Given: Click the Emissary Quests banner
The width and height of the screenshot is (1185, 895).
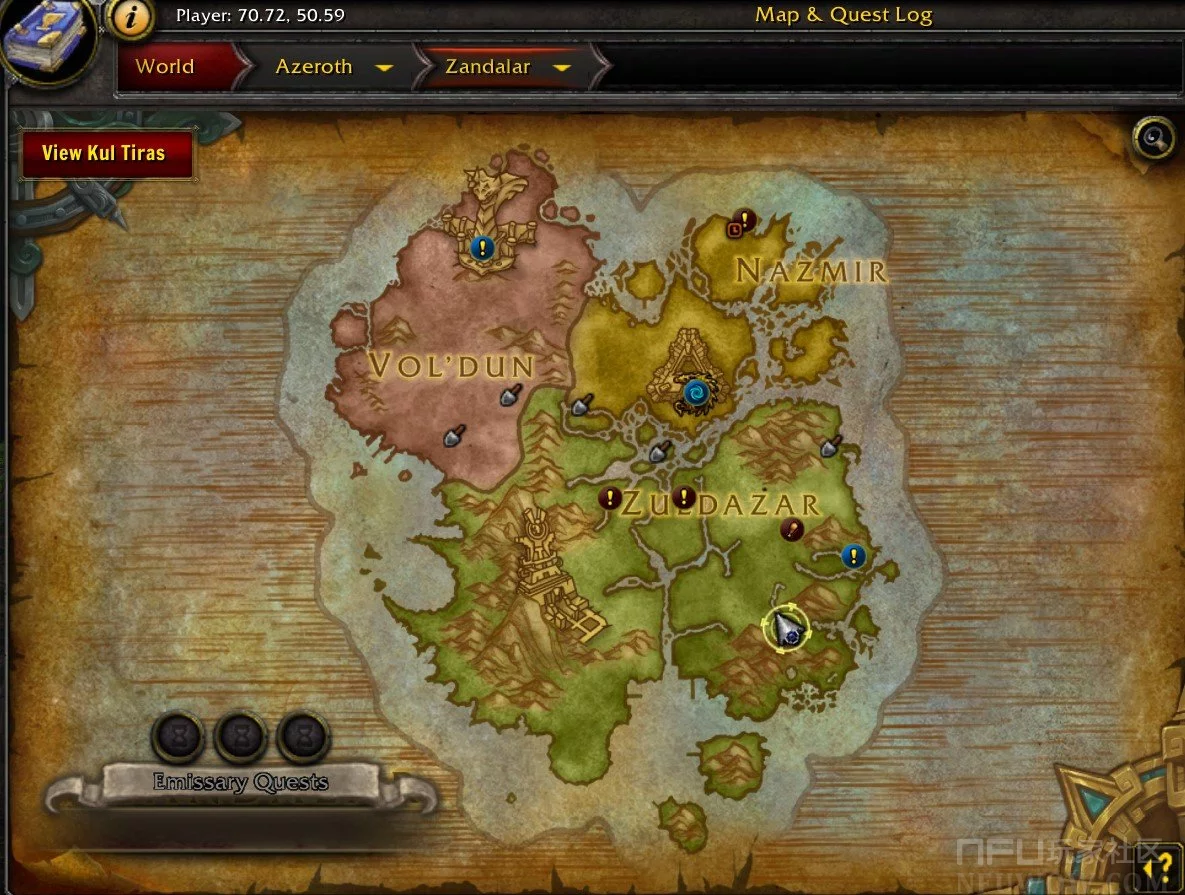Looking at the screenshot, I should [240, 782].
